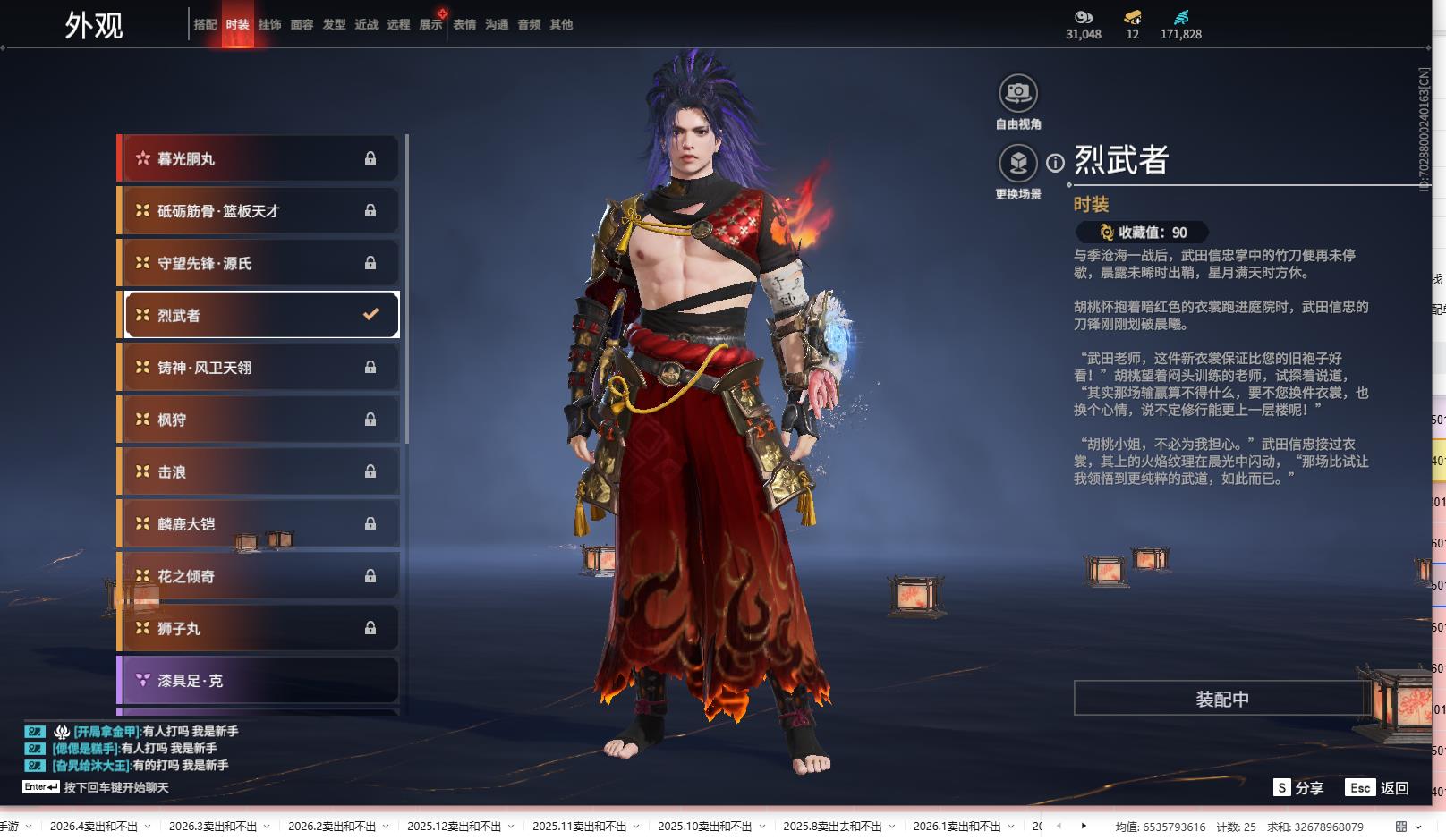Viewport: 1446px width, 840px height.
Task: Open the 2026.4卖出和不出 spreadsheet tab
Action: pyautogui.click(x=93, y=827)
